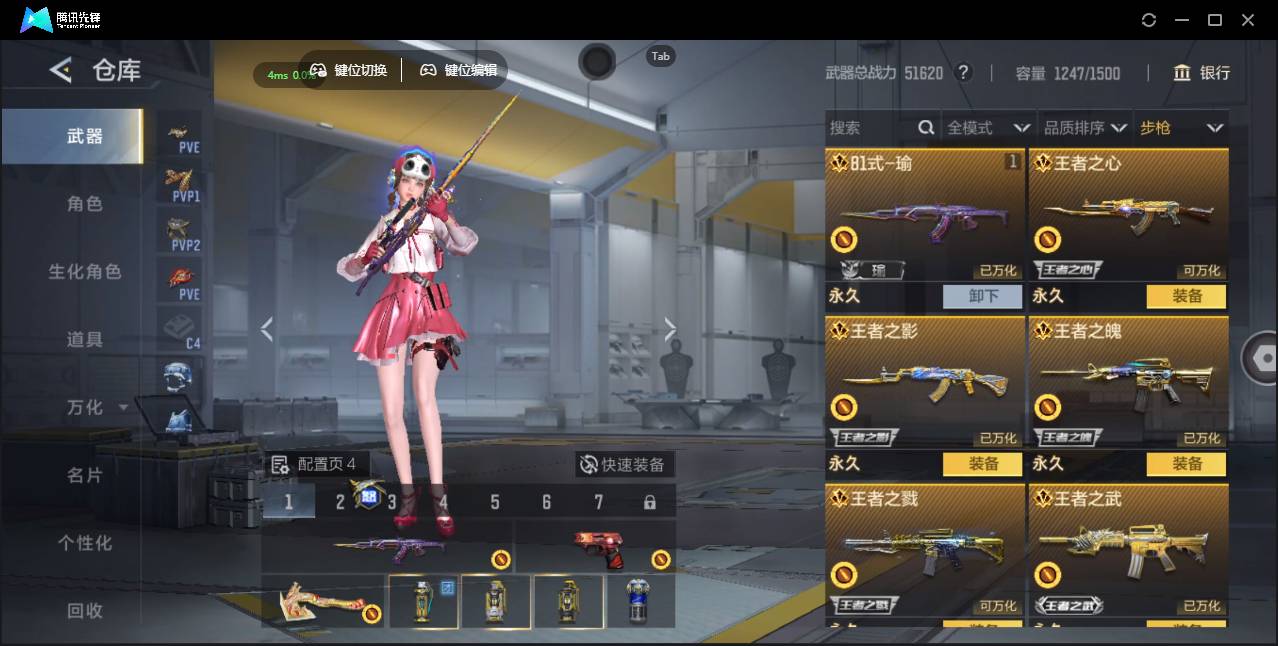Click the weapon 搜索 search field
Viewport: 1278px width, 646px height.
pos(872,128)
